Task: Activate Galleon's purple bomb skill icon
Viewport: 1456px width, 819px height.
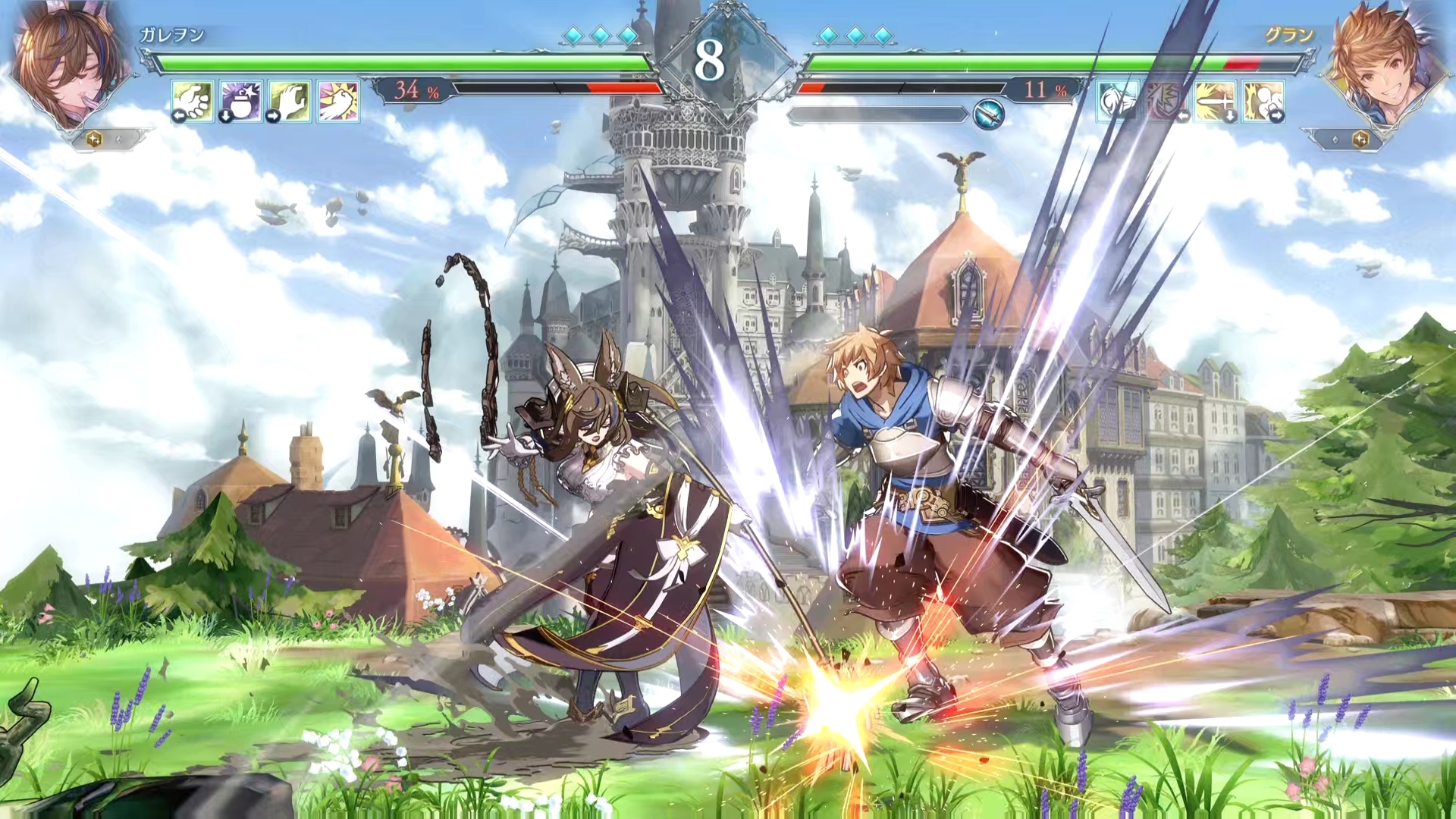Action: coord(241,101)
